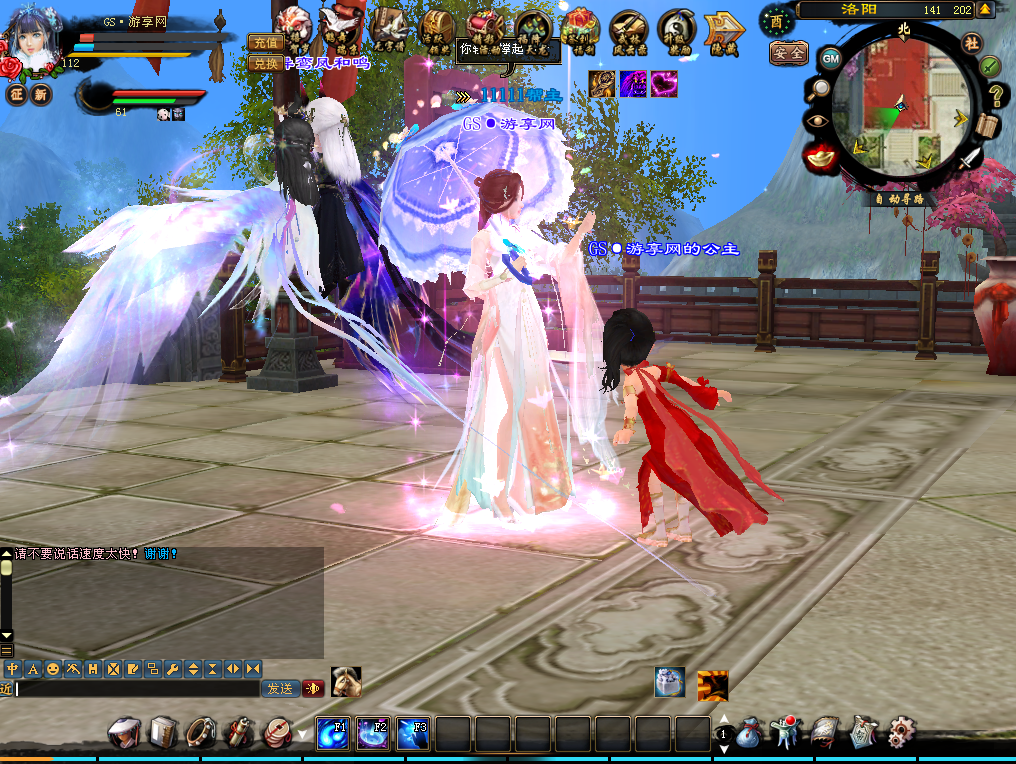Use the F2 skill on hotbar
Viewport: 1016px width, 764px height.
pos(372,733)
